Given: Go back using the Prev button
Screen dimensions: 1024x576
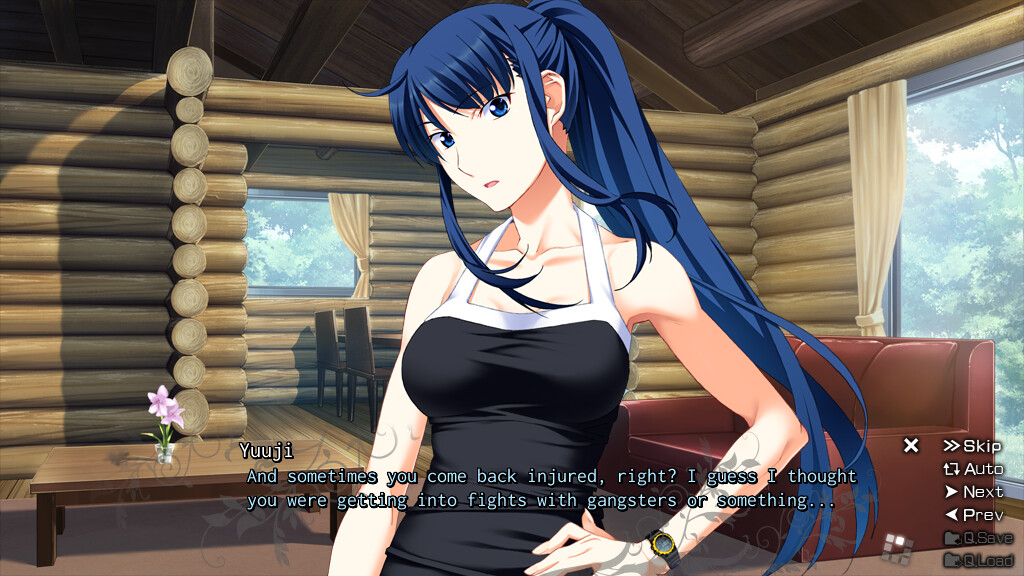Looking at the screenshot, I should pyautogui.click(x=973, y=515).
